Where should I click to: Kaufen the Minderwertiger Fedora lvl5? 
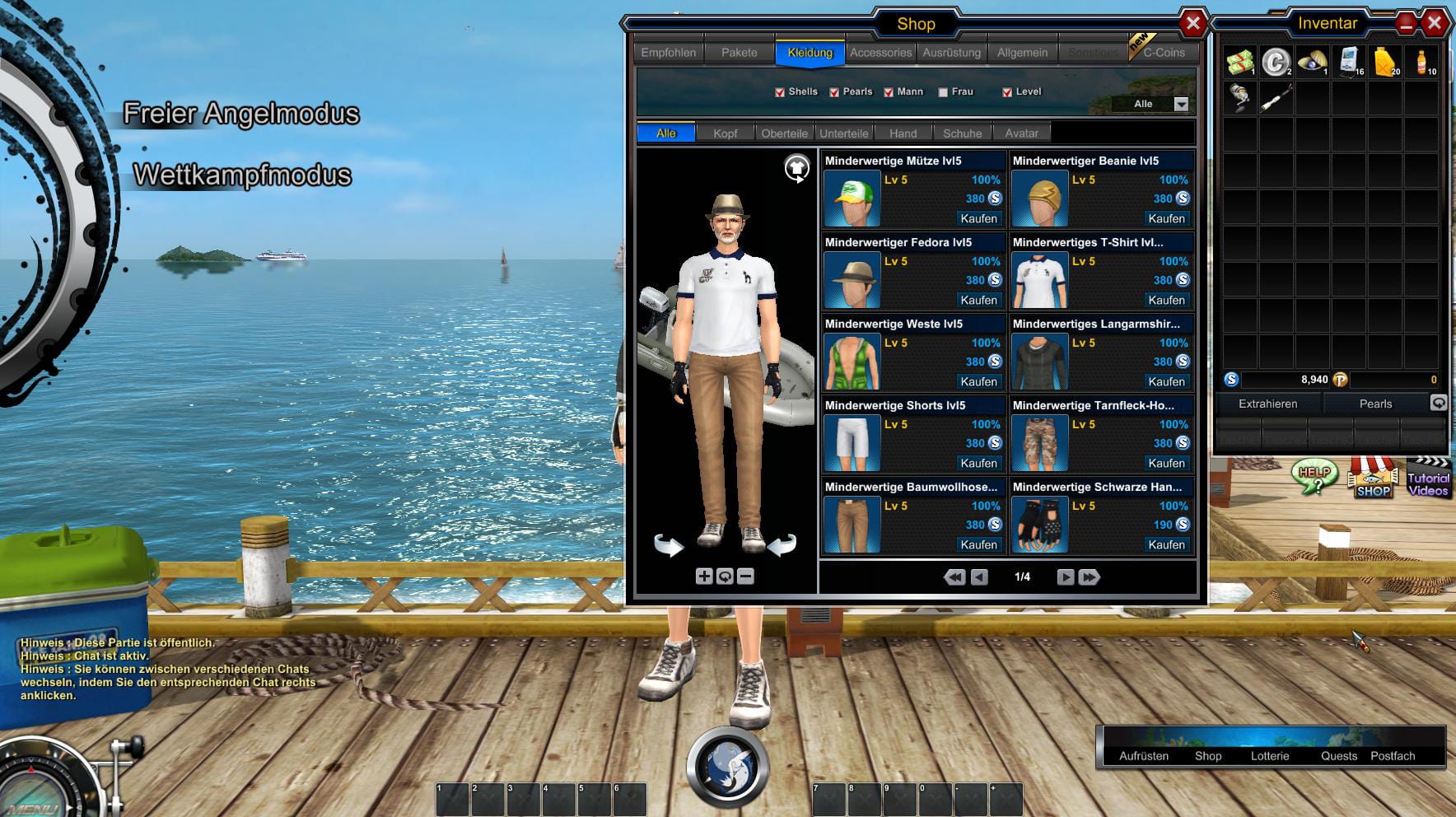(979, 300)
